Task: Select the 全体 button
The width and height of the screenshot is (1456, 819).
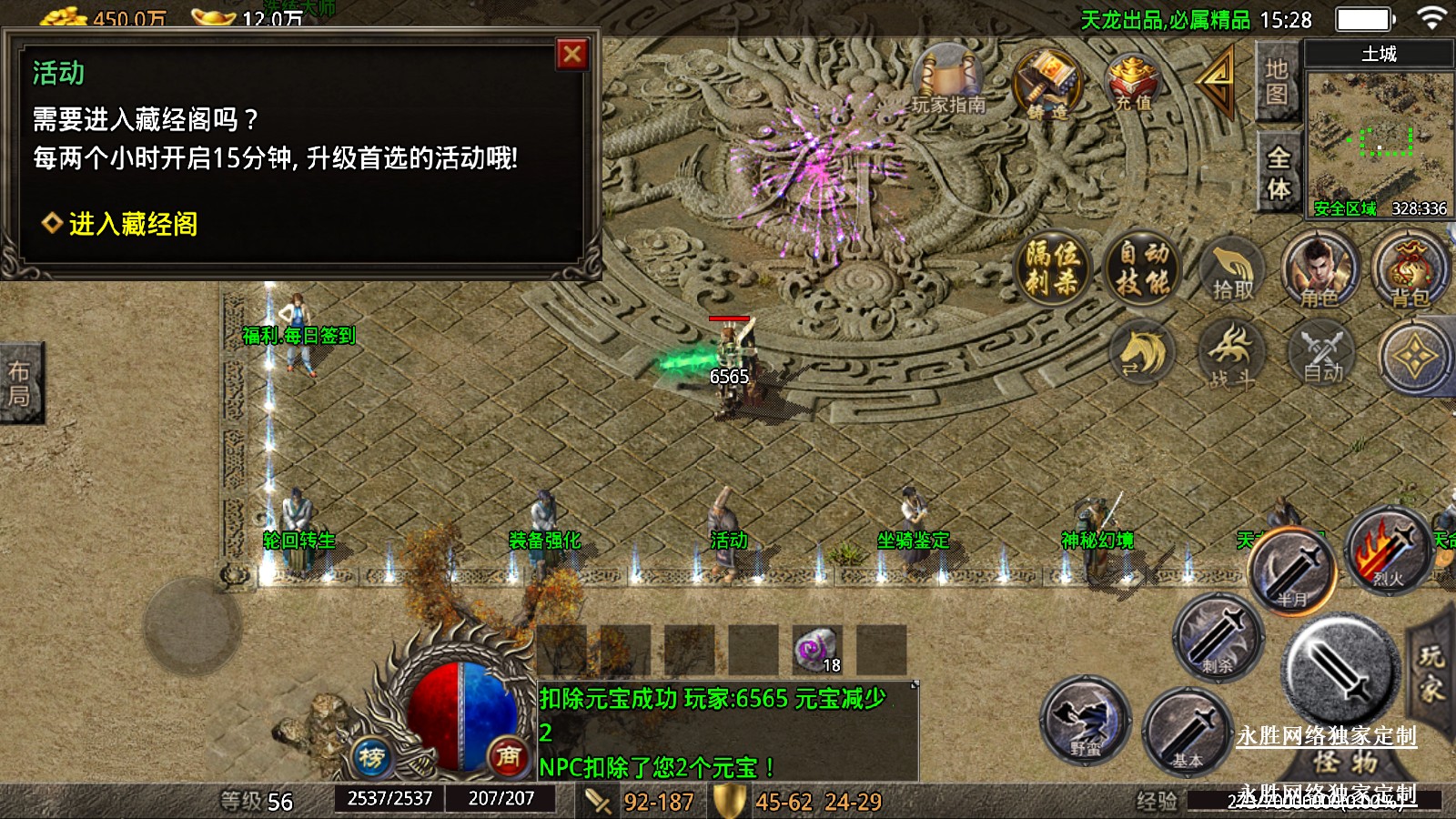Action: pyautogui.click(x=1278, y=173)
